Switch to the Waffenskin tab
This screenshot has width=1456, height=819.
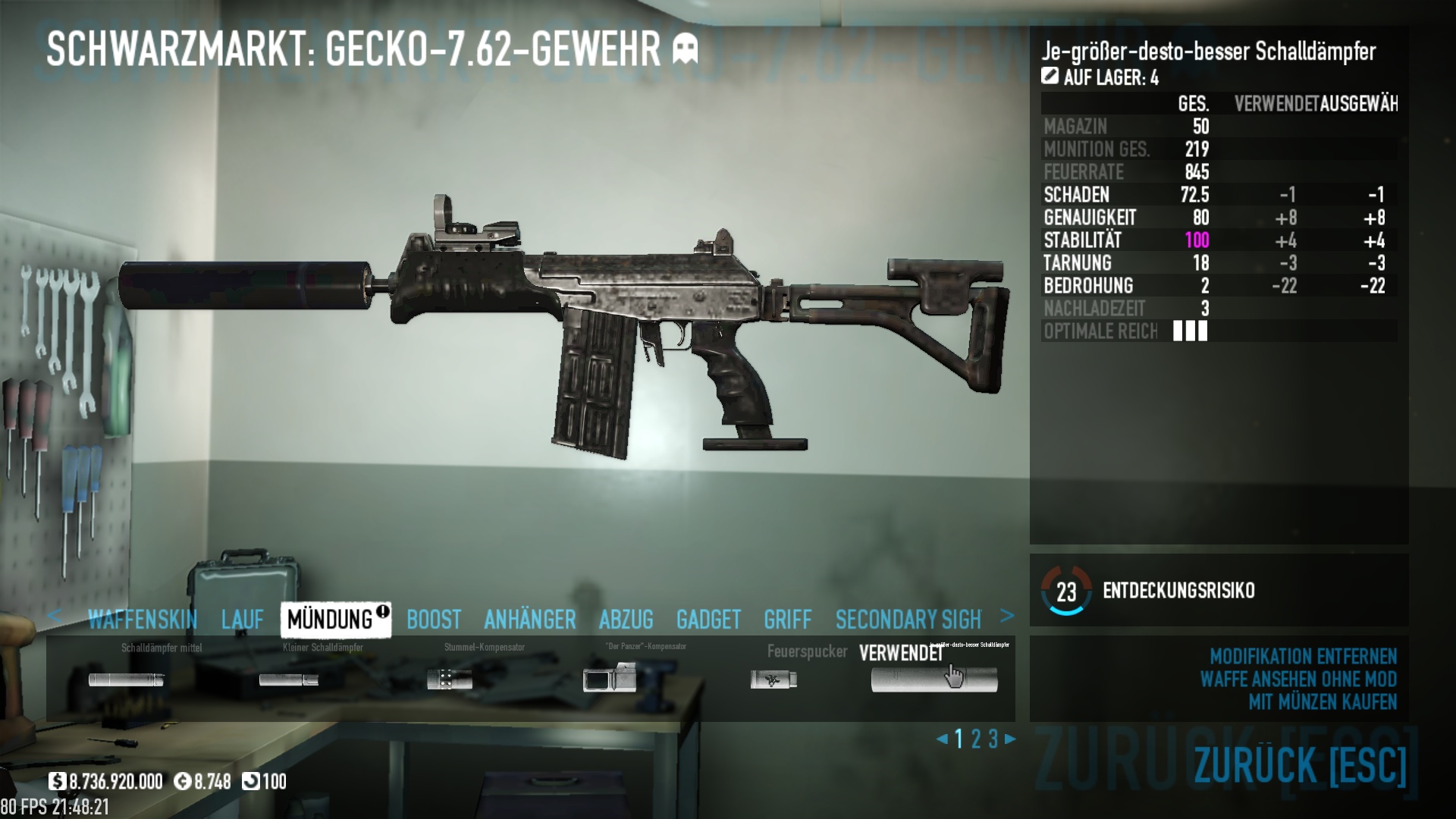click(142, 620)
